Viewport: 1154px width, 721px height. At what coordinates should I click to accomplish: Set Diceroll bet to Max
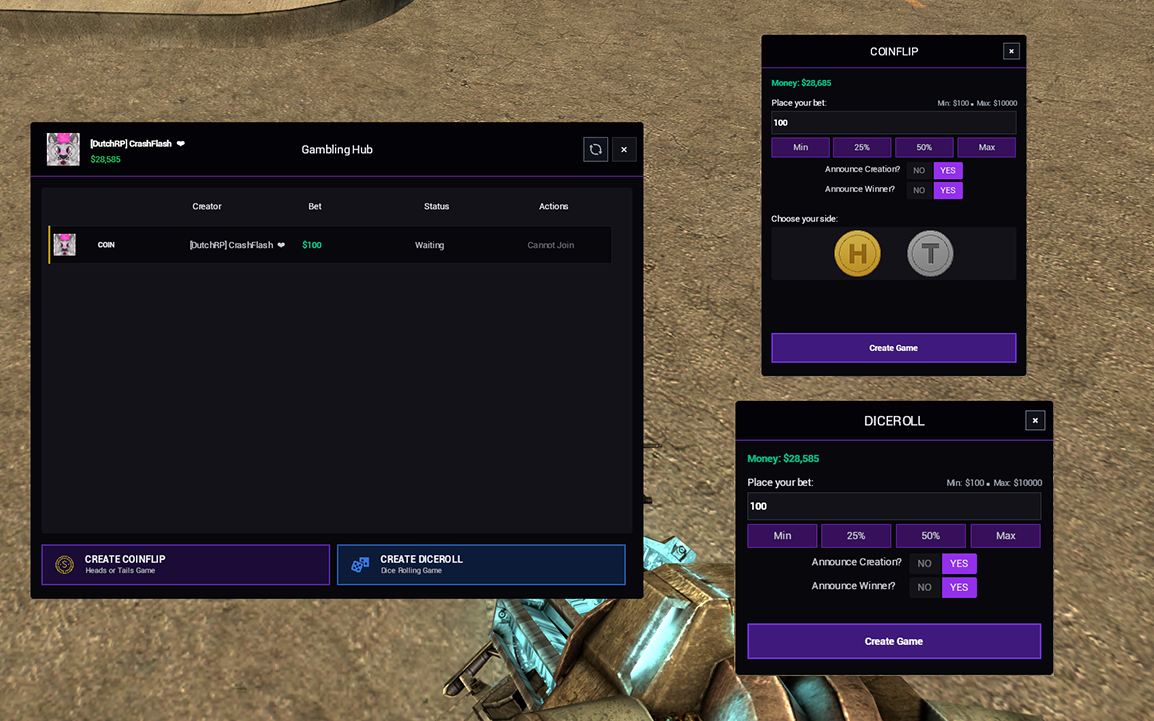(1005, 536)
